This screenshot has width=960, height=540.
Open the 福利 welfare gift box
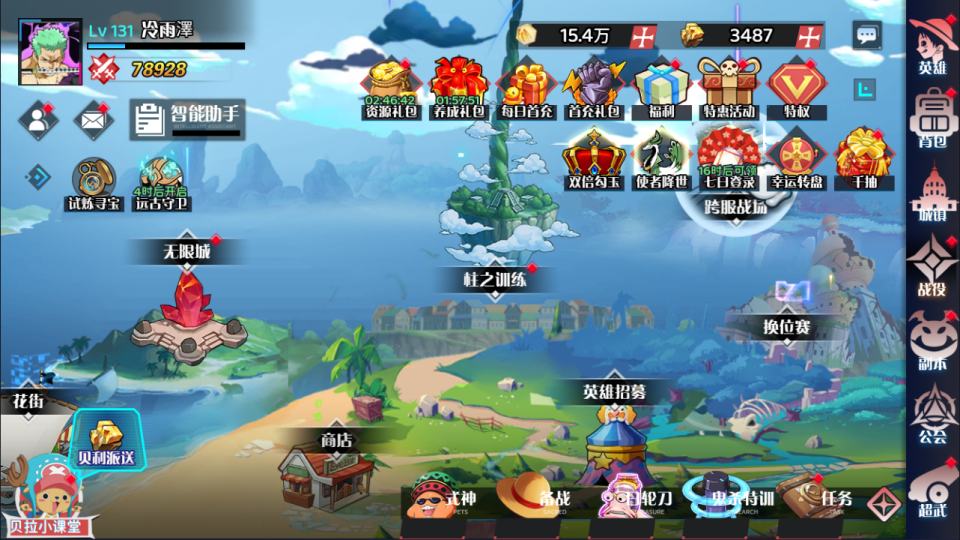pyautogui.click(x=659, y=87)
